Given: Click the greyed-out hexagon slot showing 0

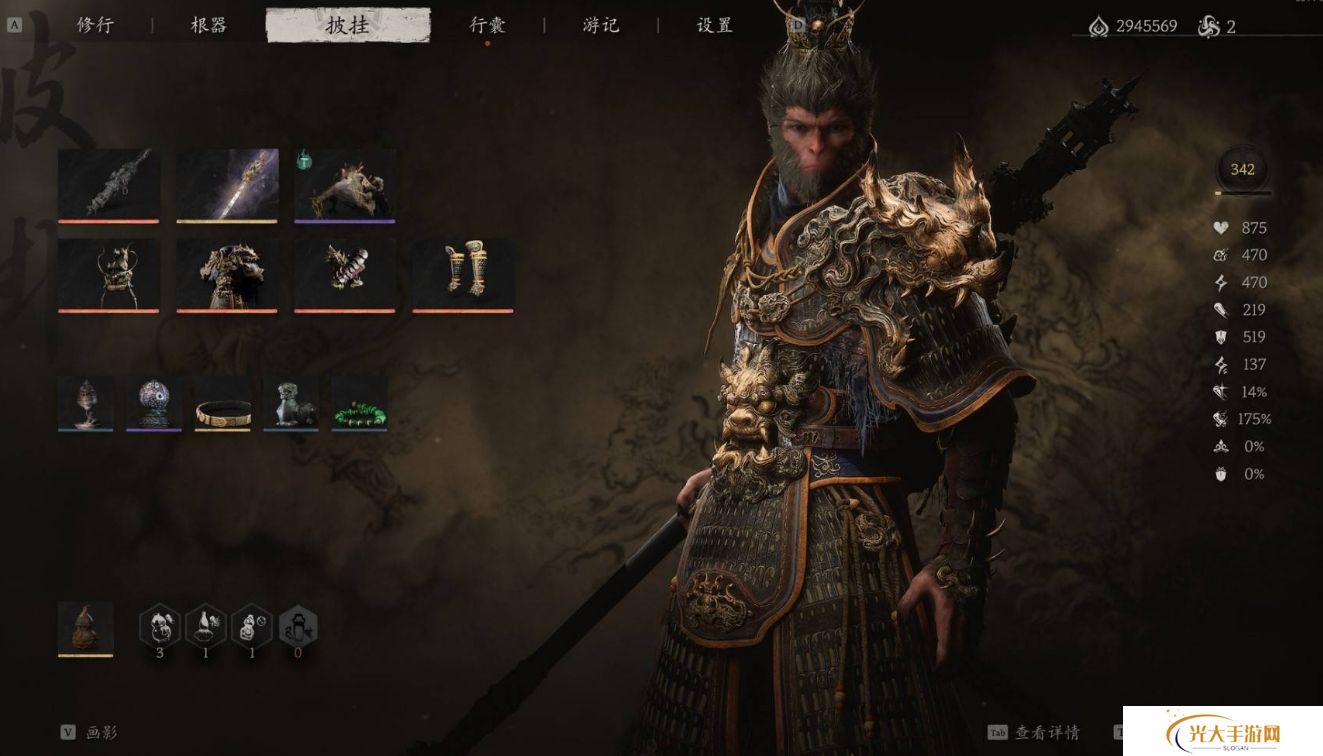Looking at the screenshot, I should click(x=298, y=627).
